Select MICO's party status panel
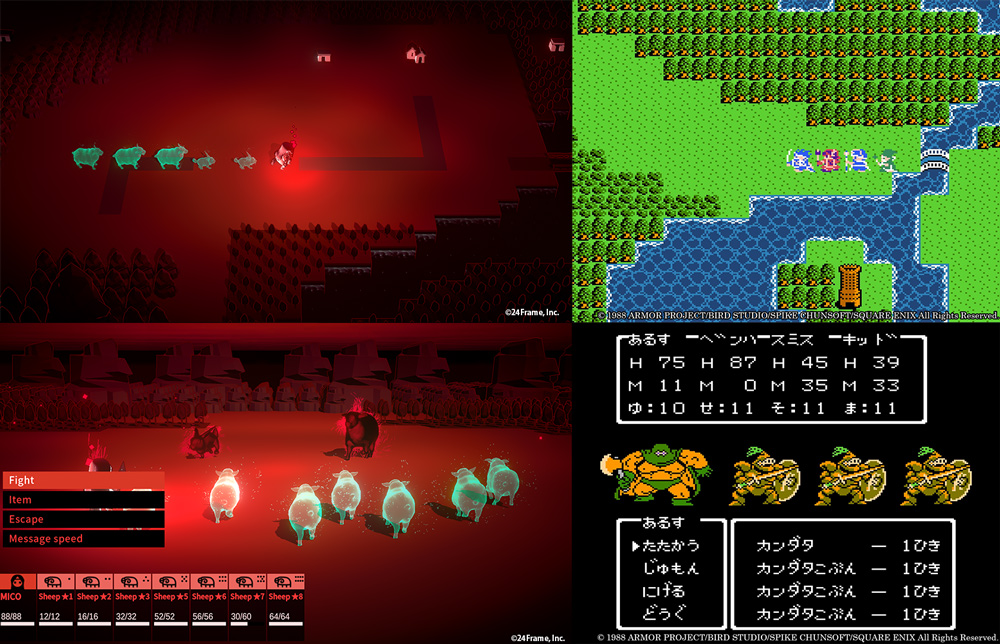1000x644 pixels. (x=18, y=602)
